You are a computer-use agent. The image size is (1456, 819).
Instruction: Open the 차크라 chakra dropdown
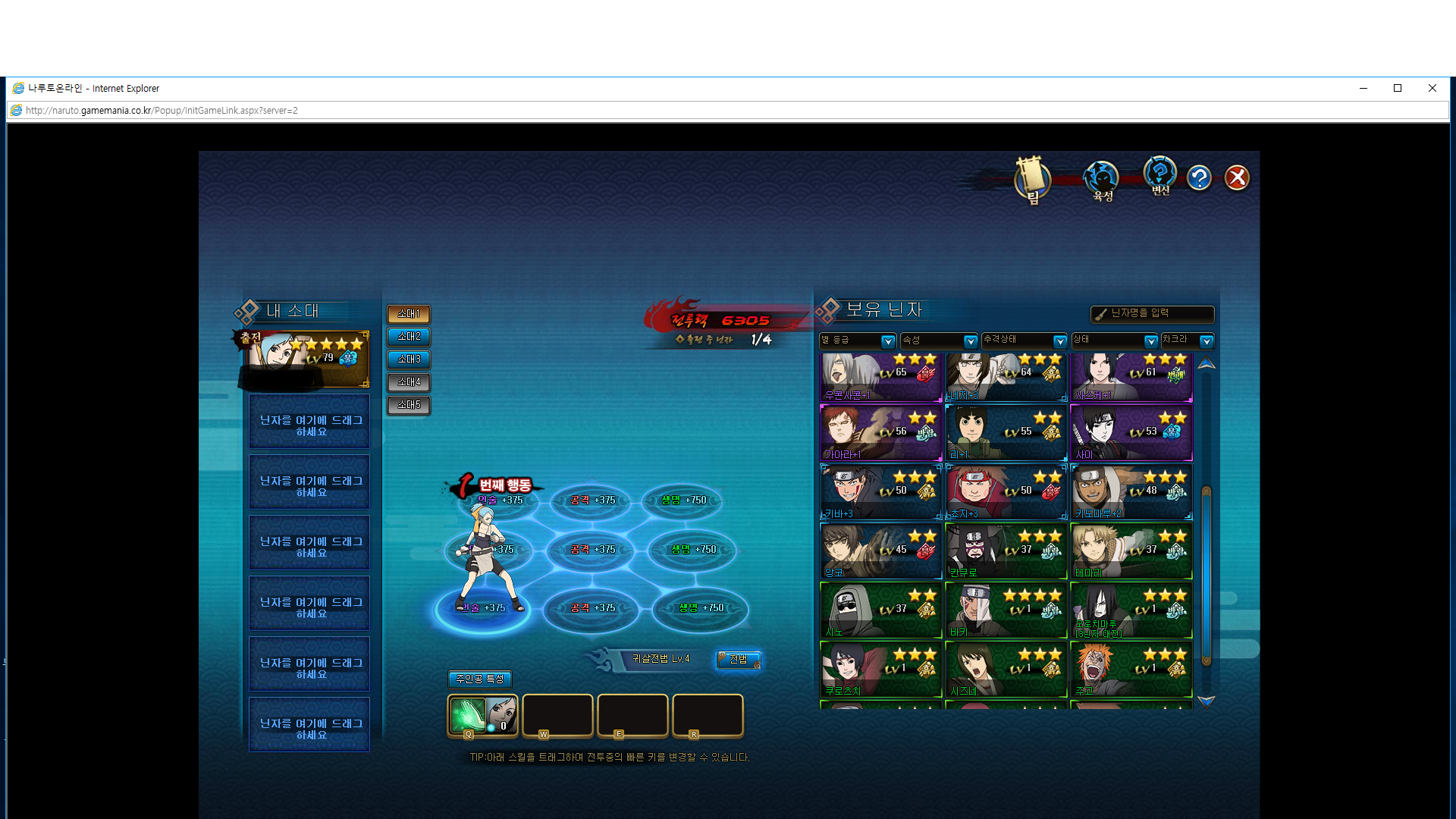click(1206, 341)
